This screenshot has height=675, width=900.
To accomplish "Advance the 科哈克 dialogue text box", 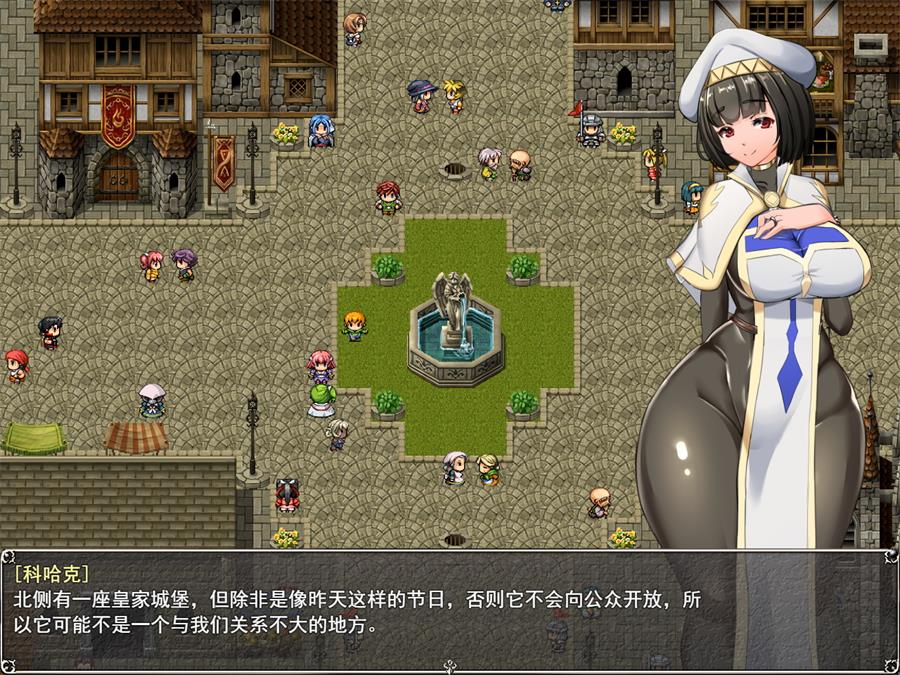I will [450, 610].
